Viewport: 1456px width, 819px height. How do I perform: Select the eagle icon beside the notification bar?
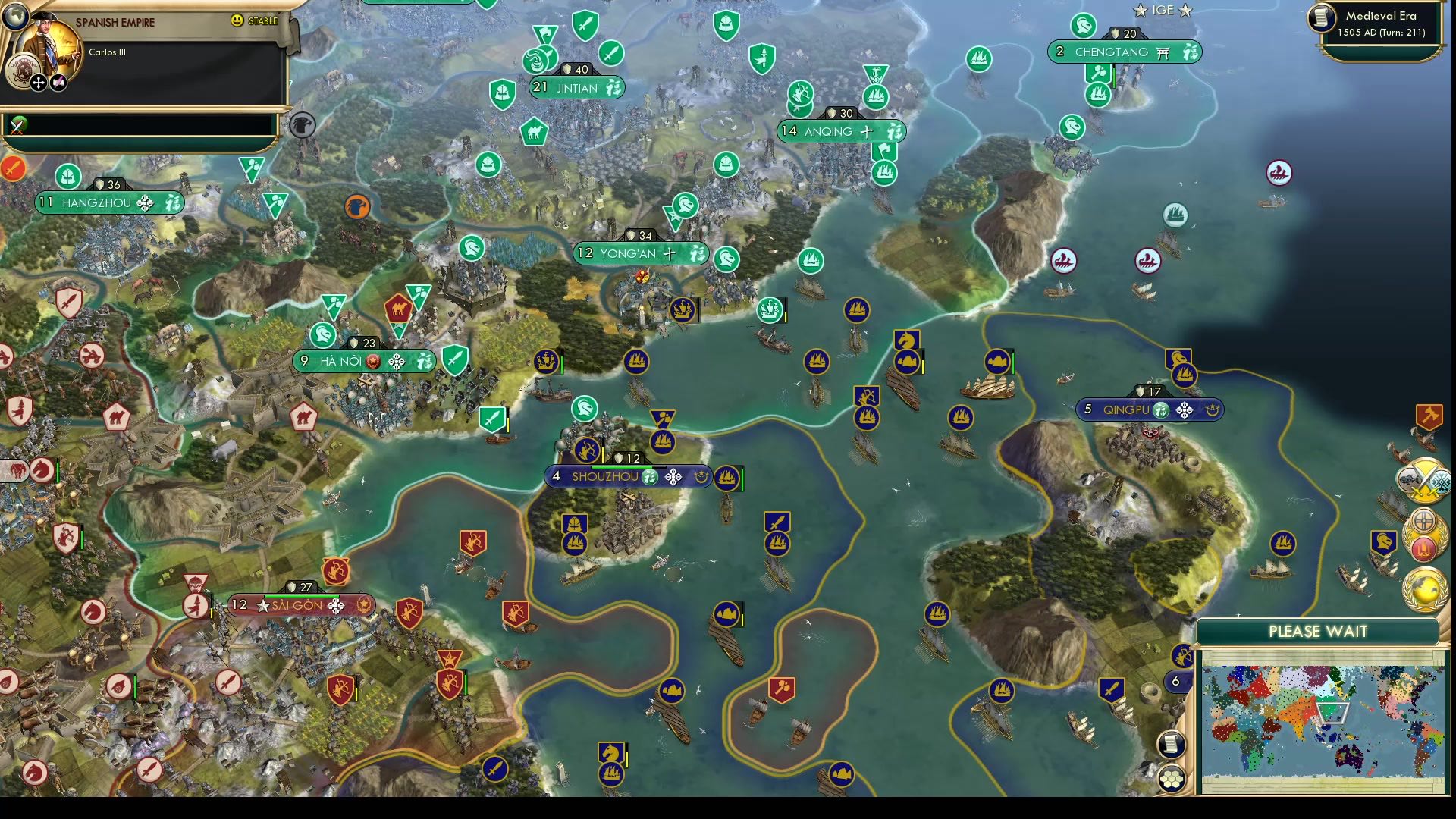[x=302, y=126]
